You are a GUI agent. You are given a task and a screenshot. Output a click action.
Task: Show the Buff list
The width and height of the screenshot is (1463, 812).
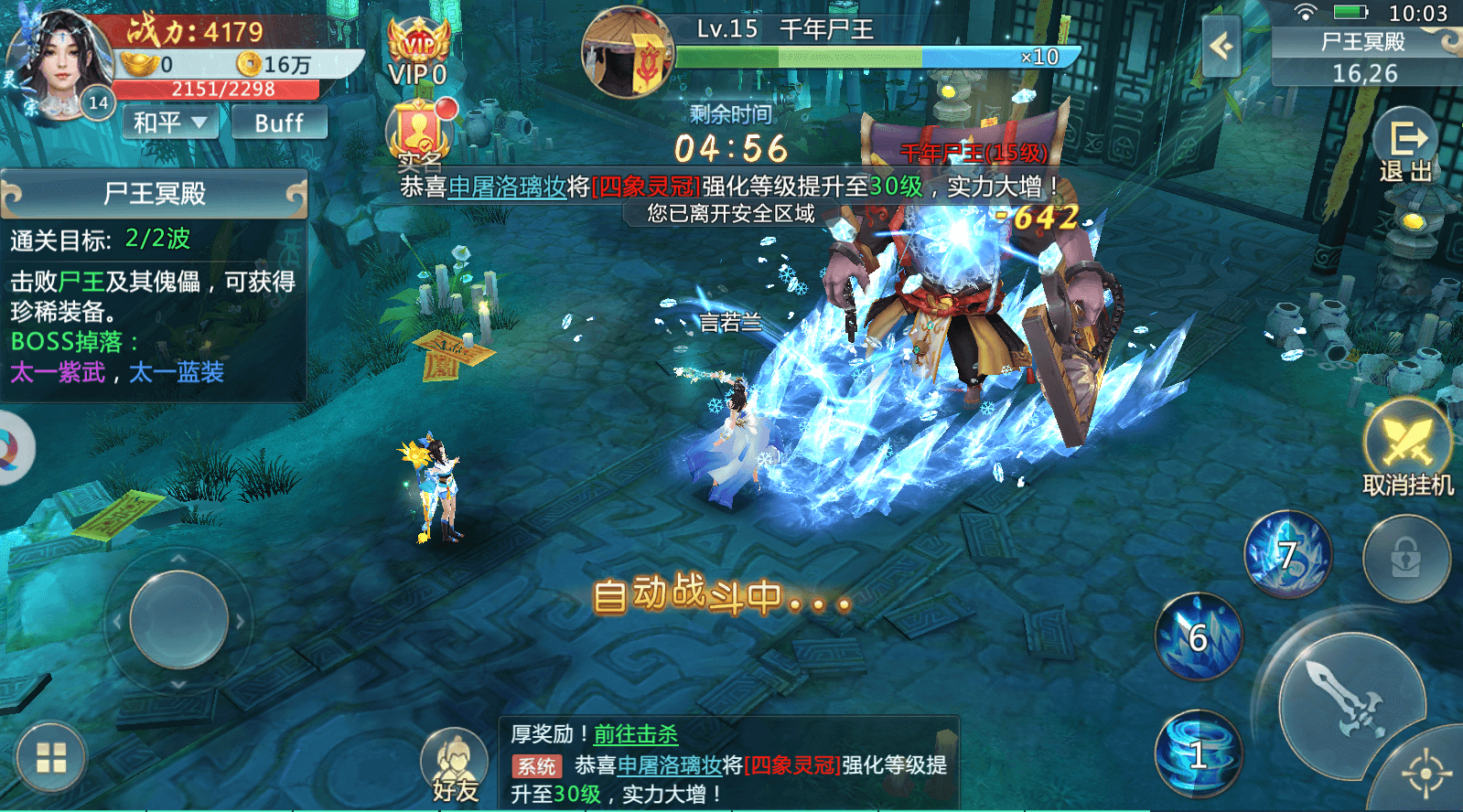click(279, 123)
